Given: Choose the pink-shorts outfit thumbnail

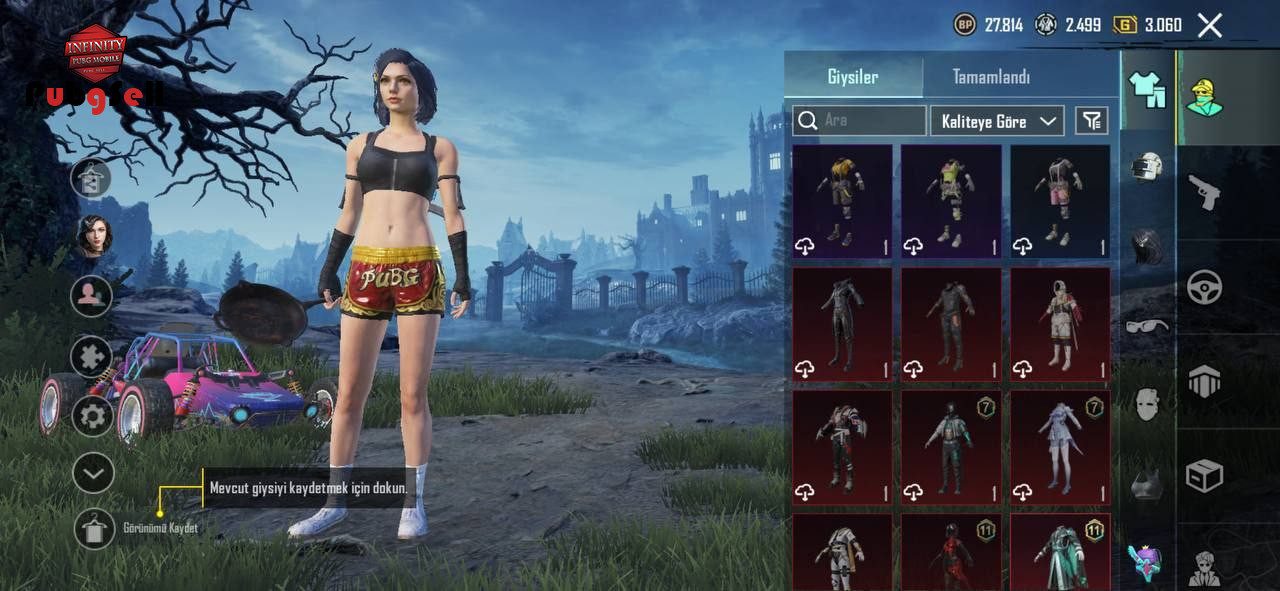Looking at the screenshot, I should 1060,202.
